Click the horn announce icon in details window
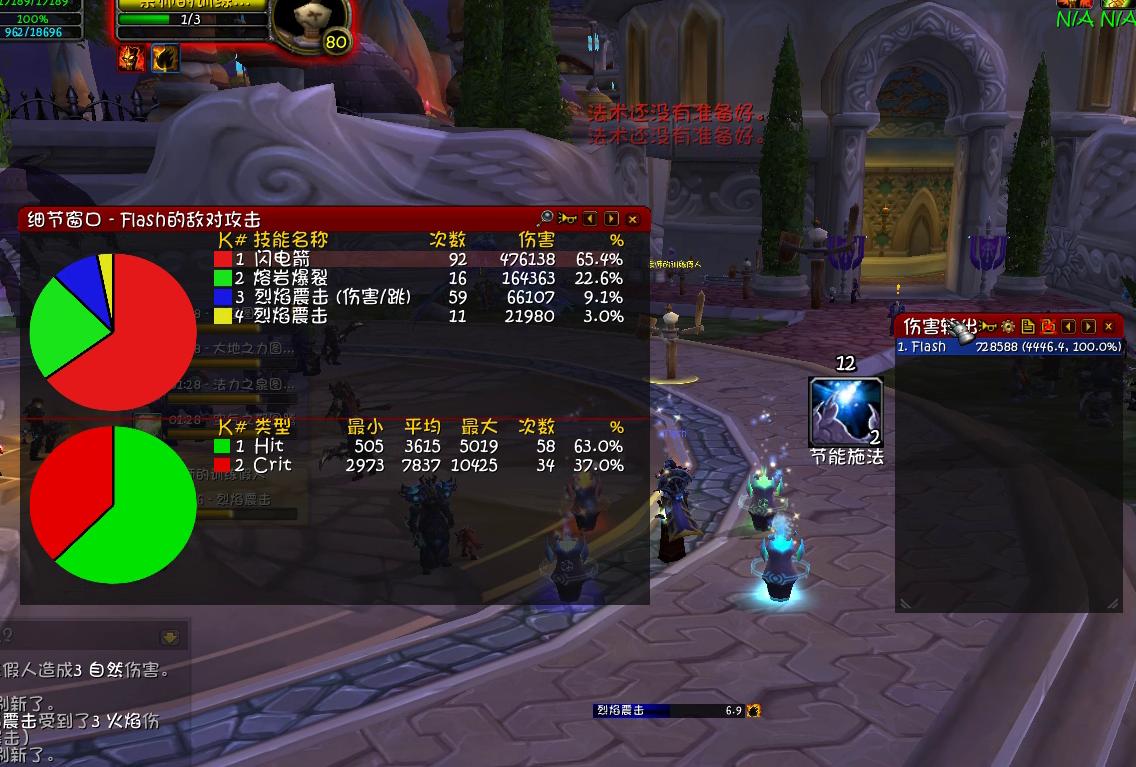This screenshot has width=1136, height=767. coord(568,219)
